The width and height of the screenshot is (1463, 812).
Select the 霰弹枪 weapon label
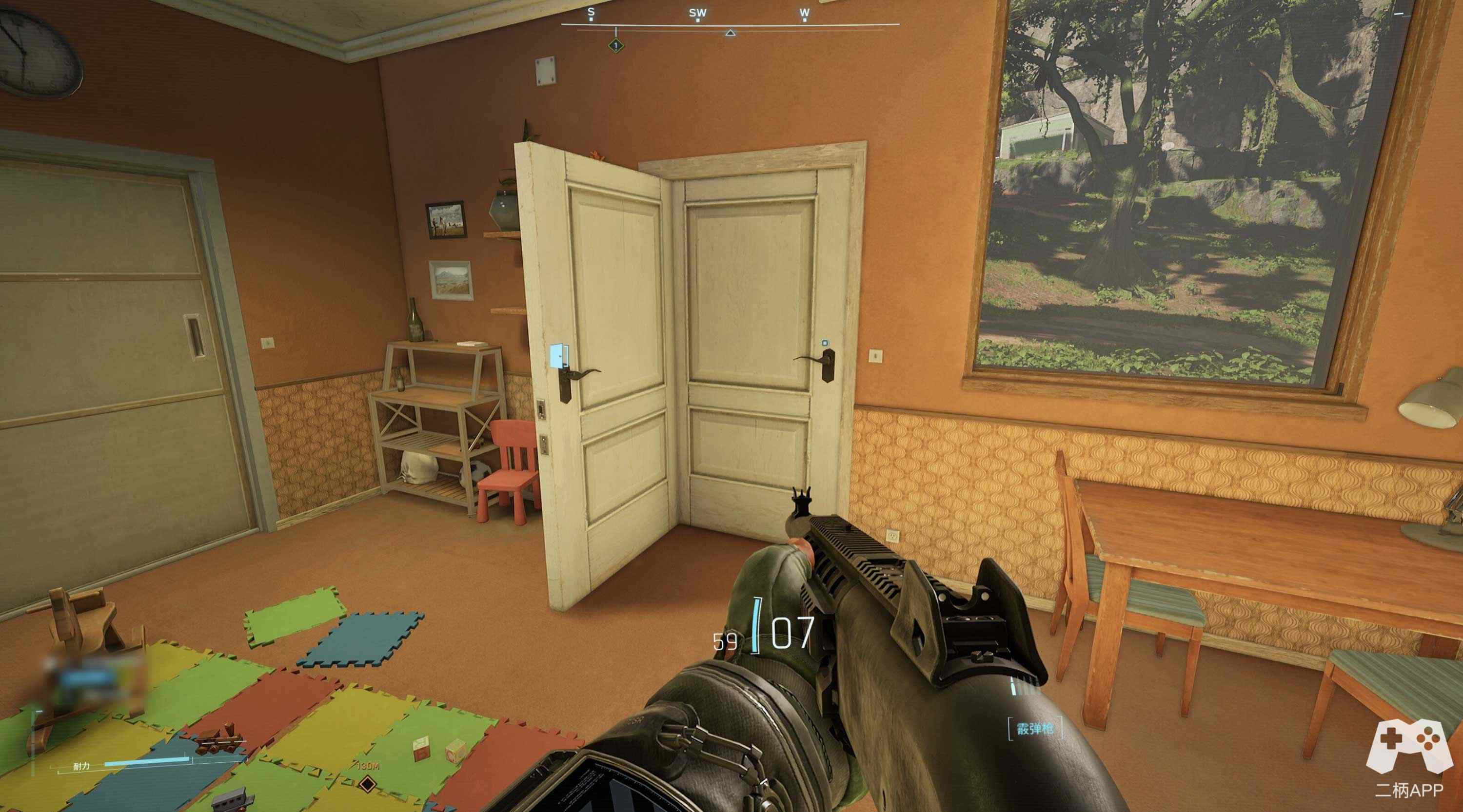point(1035,729)
